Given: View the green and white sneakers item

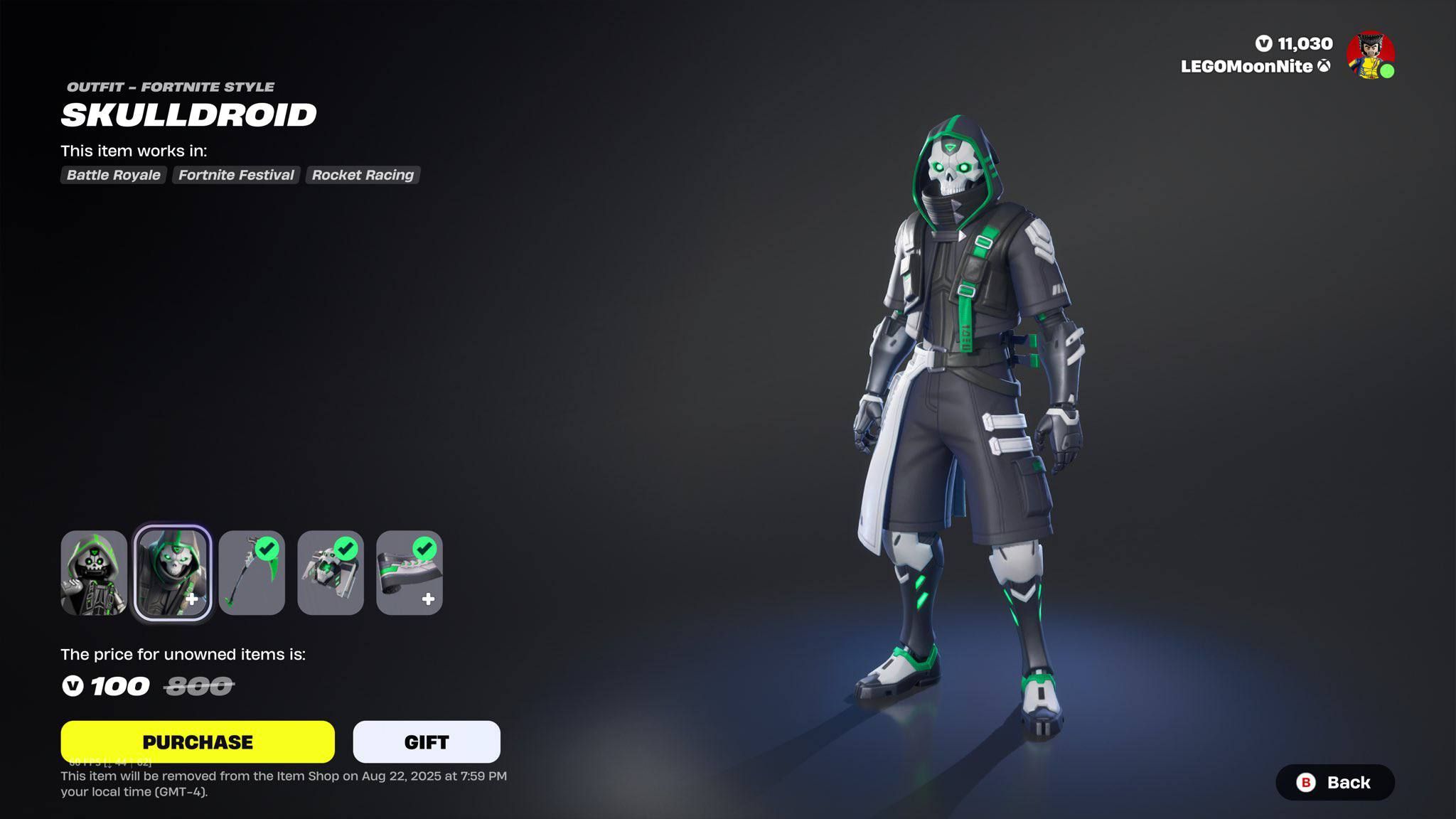Looking at the screenshot, I should pos(409,572).
